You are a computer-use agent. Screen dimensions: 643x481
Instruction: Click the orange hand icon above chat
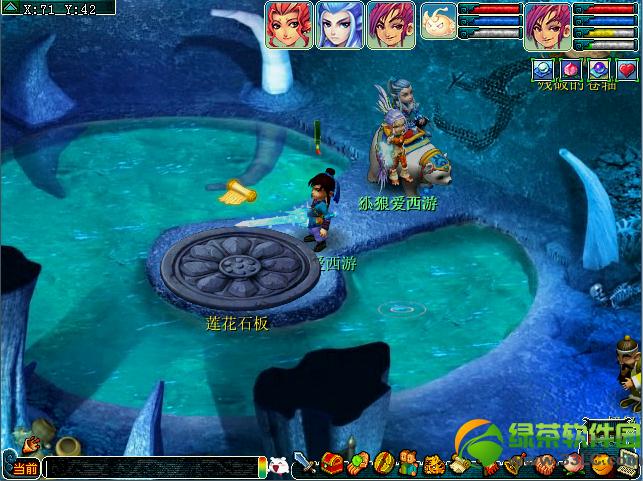click(30, 440)
